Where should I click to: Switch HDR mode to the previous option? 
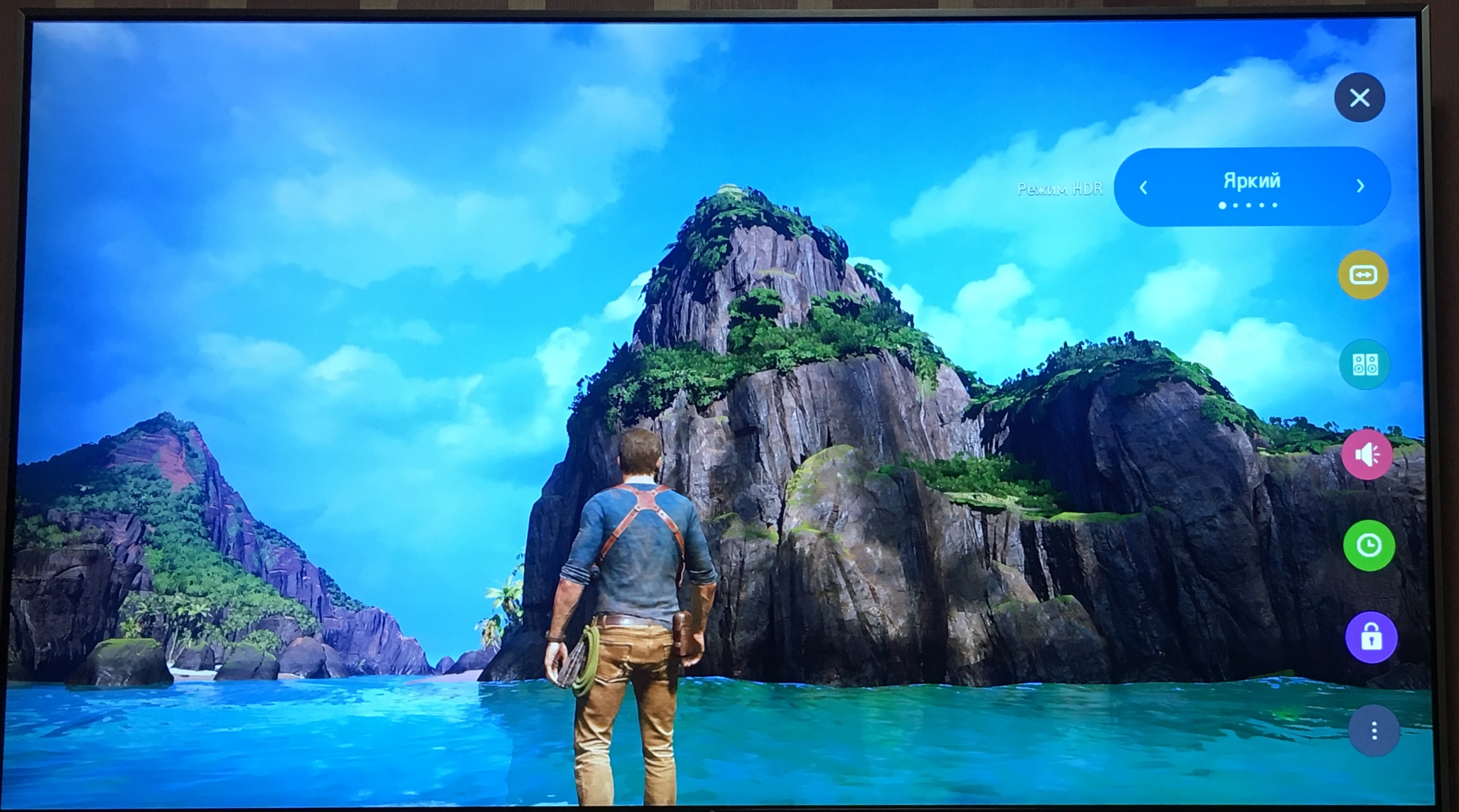click(x=1143, y=187)
